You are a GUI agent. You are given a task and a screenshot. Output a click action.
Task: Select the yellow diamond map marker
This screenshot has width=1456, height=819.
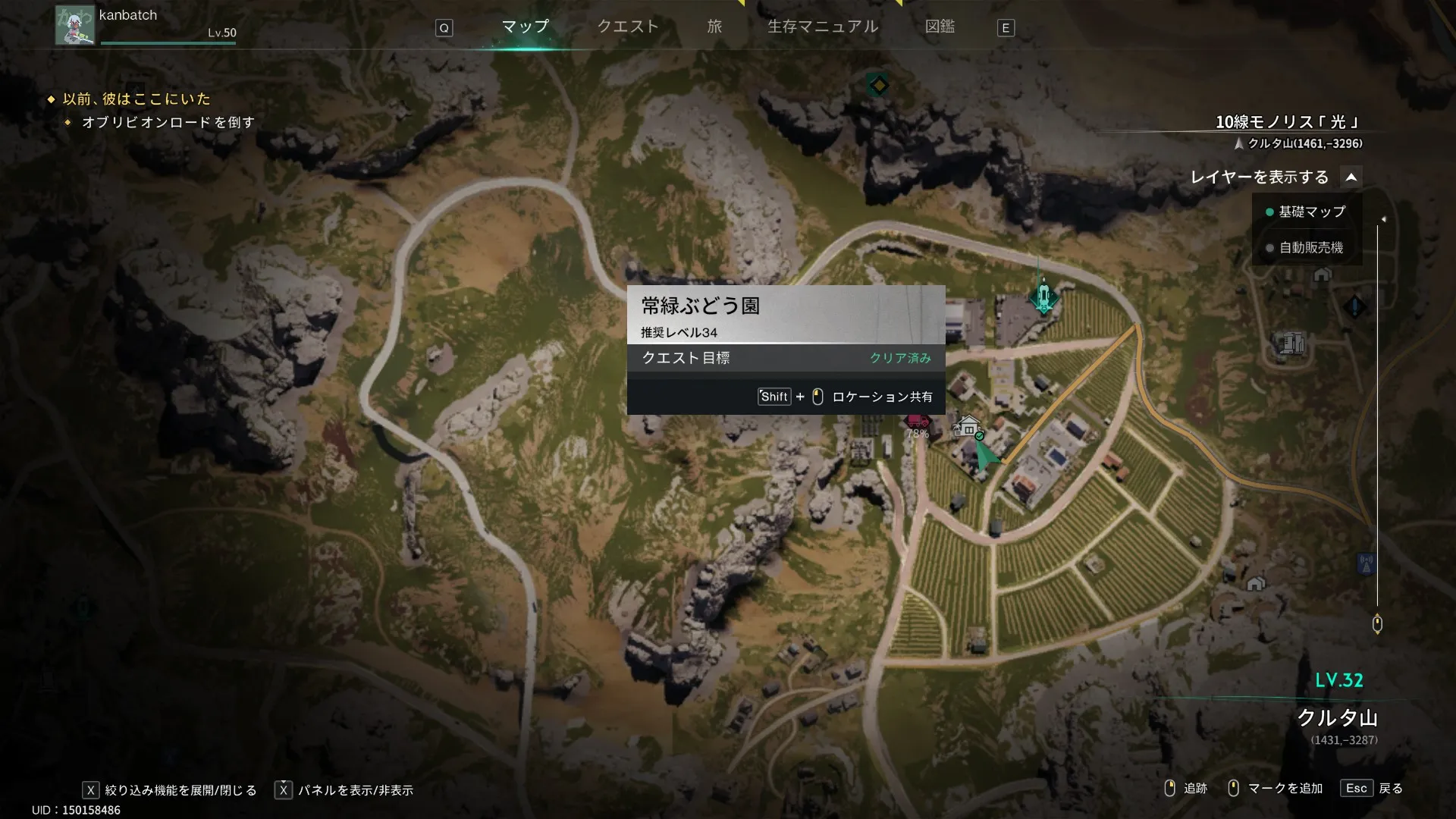click(x=878, y=85)
